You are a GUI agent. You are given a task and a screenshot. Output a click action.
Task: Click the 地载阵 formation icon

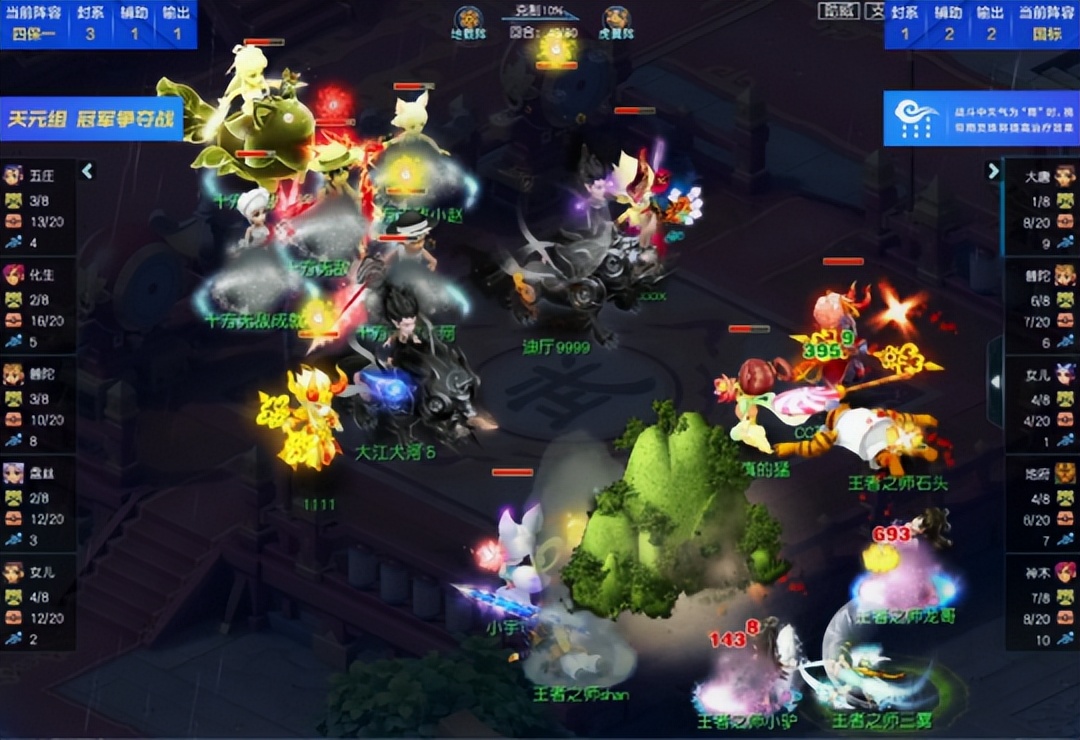[468, 22]
